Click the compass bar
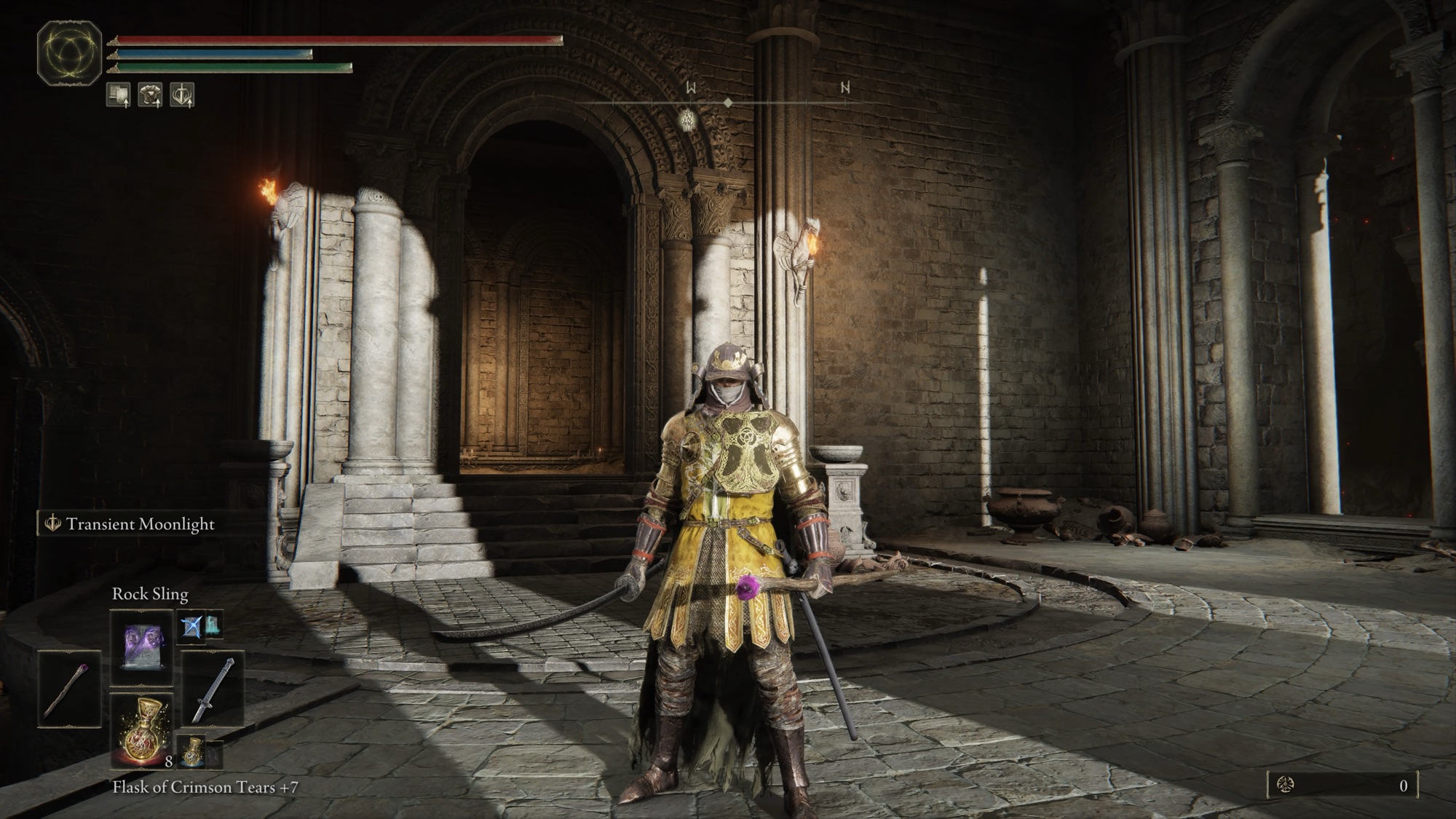The height and width of the screenshot is (819, 1456). pyautogui.click(x=728, y=103)
